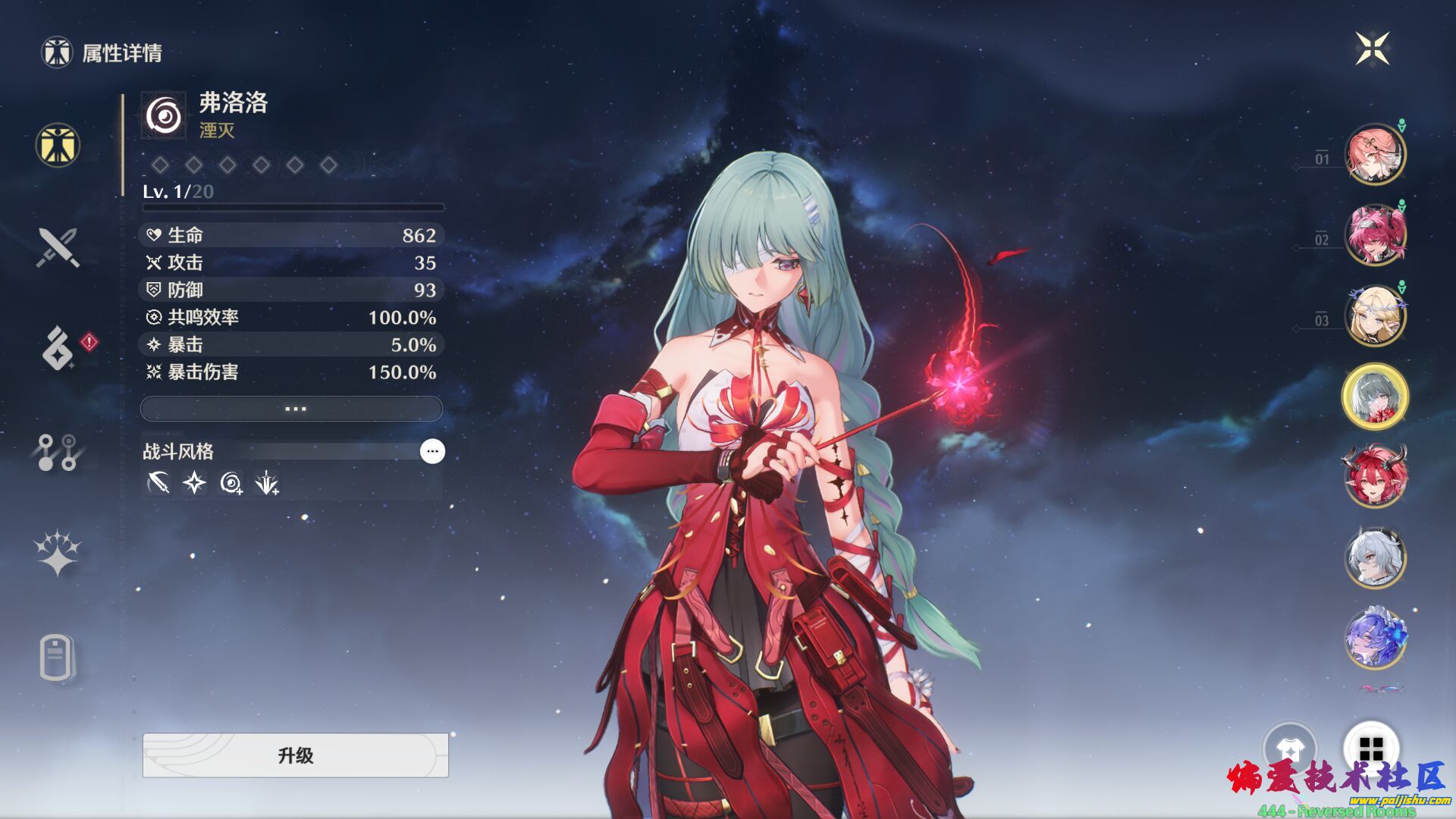The width and height of the screenshot is (1456, 819).
Task: Click the 升级 level-up button
Action: click(x=295, y=755)
